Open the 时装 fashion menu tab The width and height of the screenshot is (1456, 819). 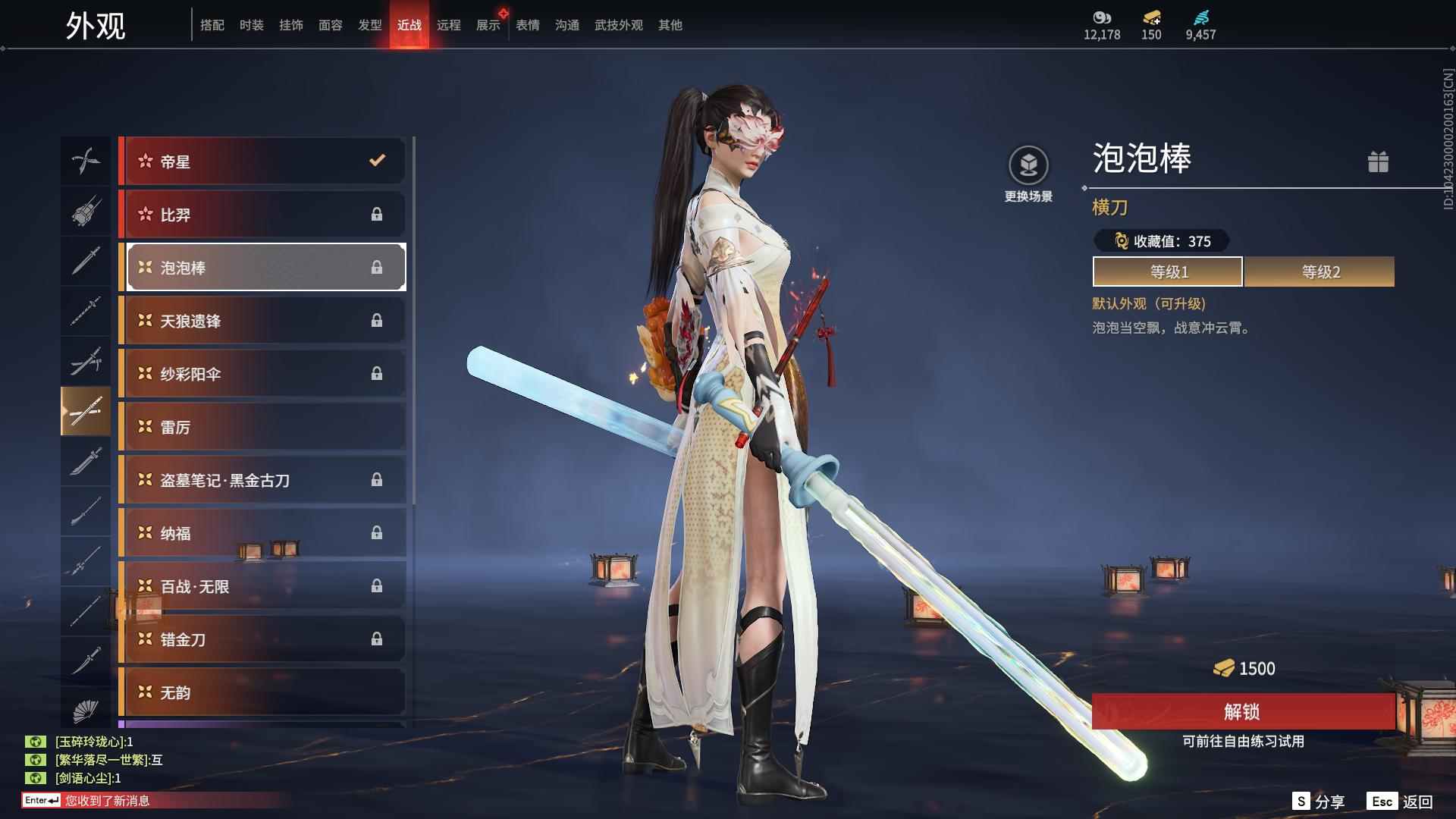click(250, 24)
